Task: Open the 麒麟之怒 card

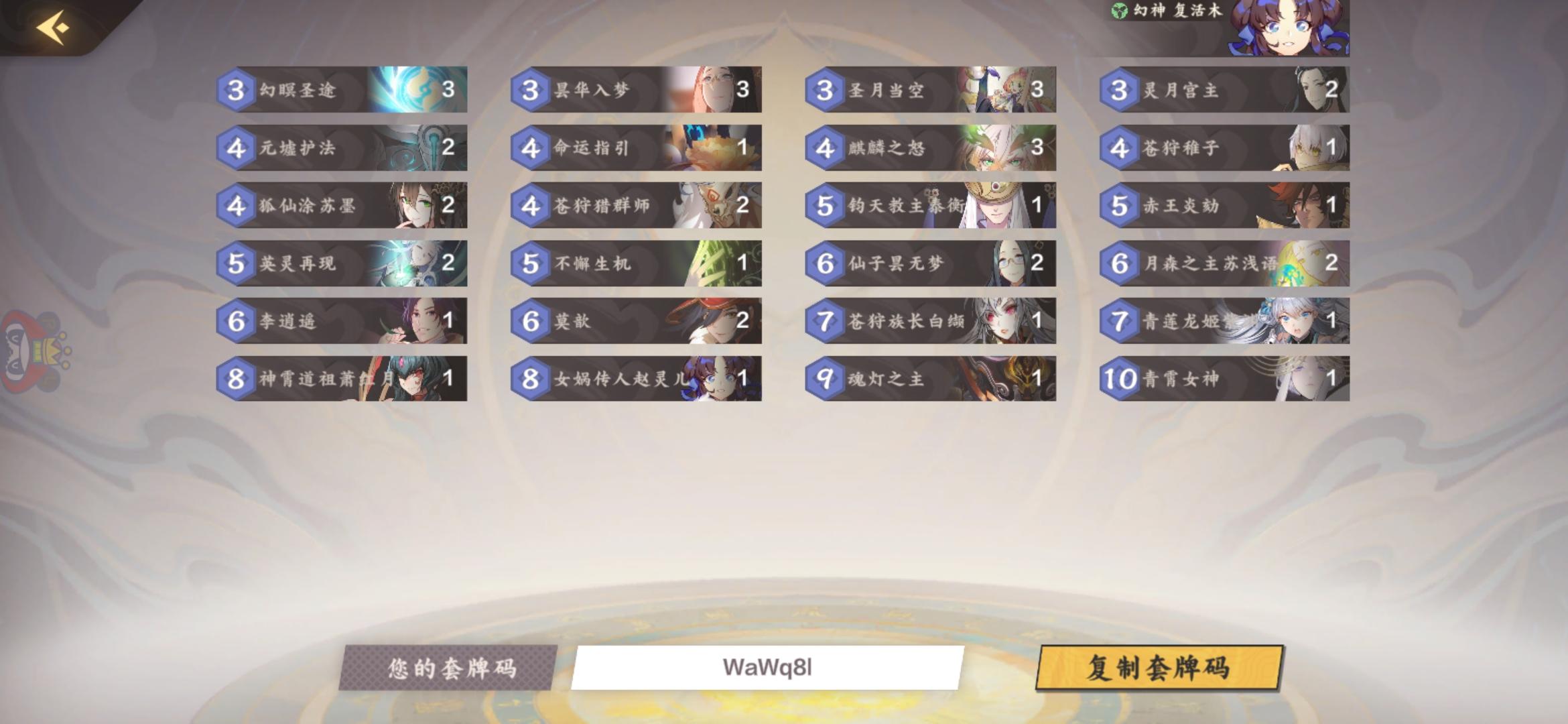Action: 931,149
